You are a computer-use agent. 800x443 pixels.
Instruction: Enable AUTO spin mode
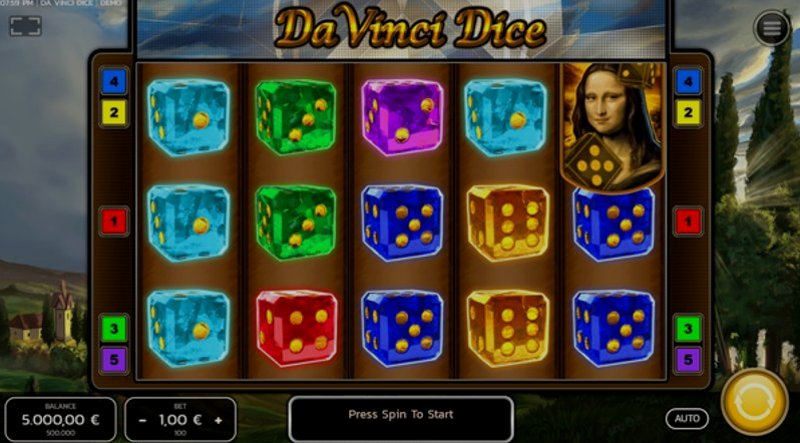tap(687, 418)
